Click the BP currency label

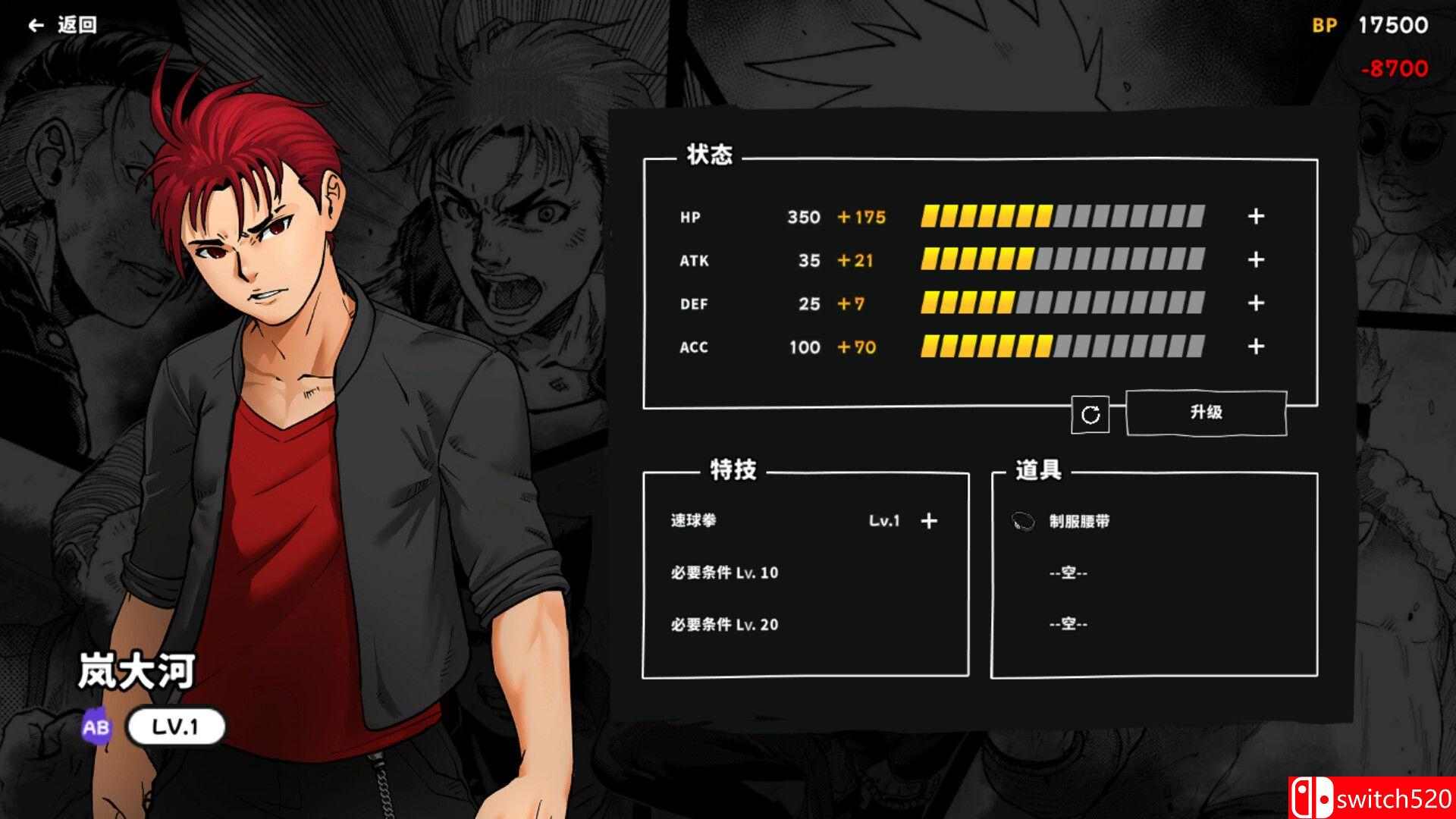pos(1323,25)
